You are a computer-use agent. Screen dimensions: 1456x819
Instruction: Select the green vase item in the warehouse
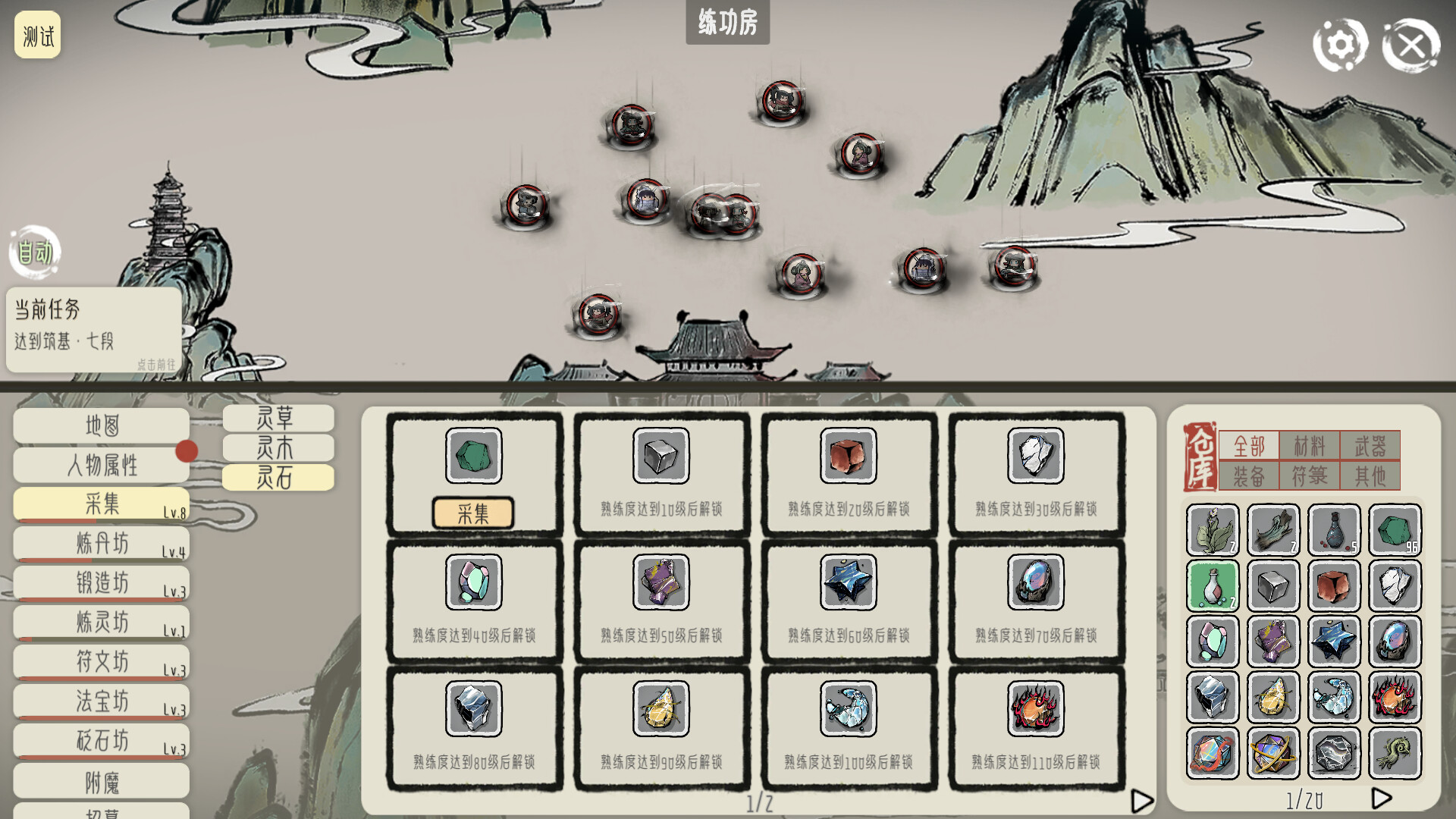[x=1212, y=585]
